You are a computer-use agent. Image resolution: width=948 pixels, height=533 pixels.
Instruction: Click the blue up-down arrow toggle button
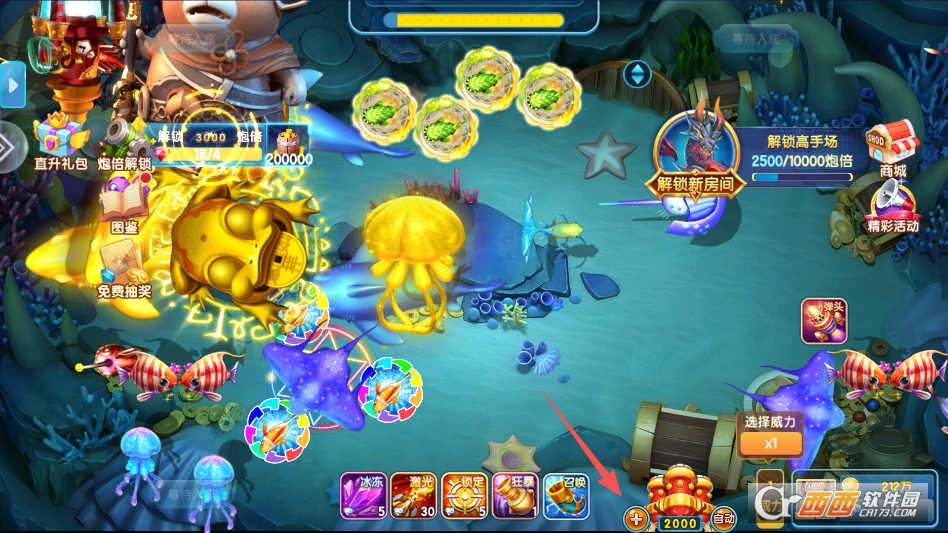click(637, 73)
